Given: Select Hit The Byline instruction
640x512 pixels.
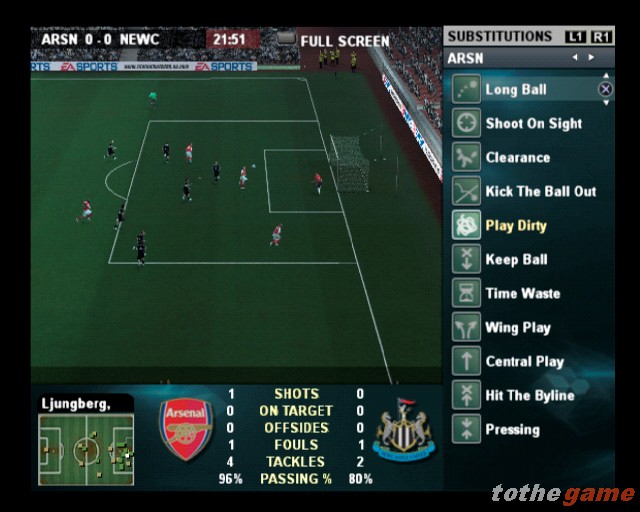Looking at the screenshot, I should [529, 396].
